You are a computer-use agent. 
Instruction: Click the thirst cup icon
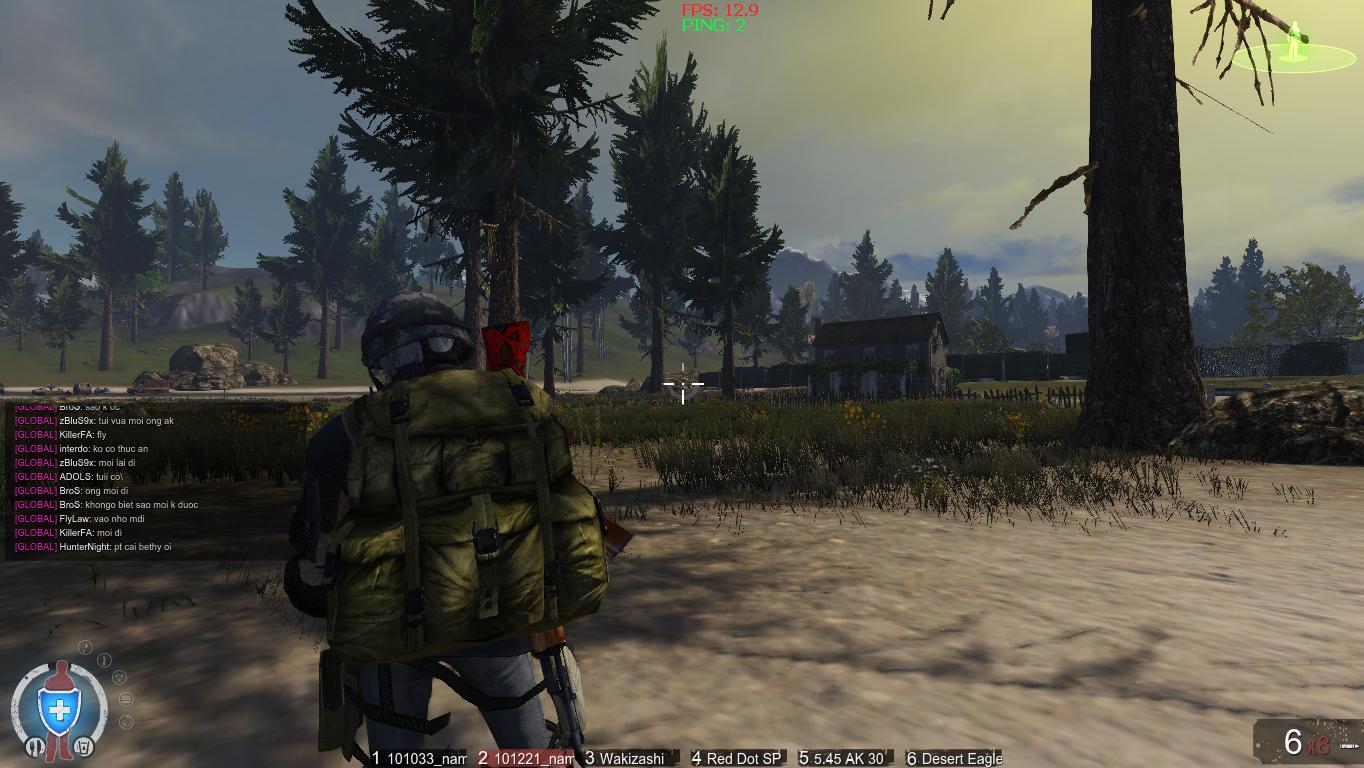coord(85,746)
